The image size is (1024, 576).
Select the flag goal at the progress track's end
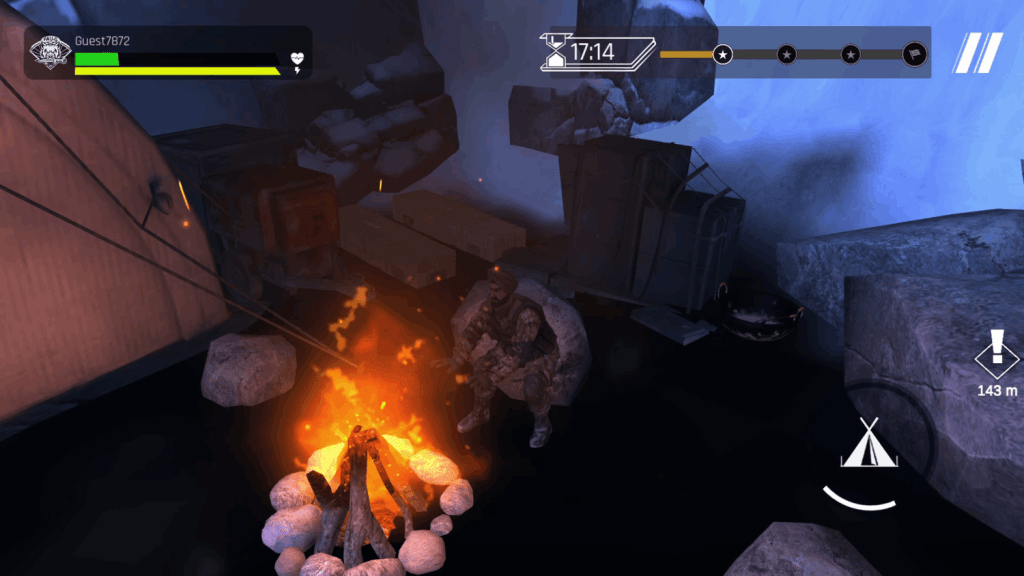click(x=914, y=54)
